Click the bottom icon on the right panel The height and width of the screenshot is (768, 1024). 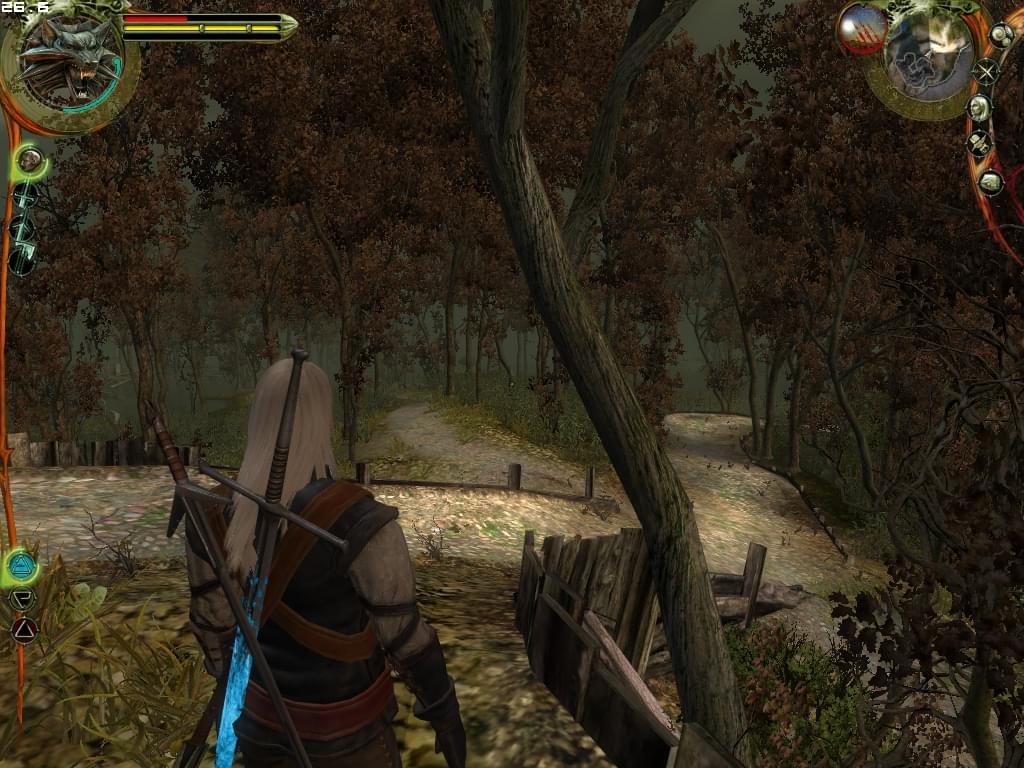coord(990,182)
